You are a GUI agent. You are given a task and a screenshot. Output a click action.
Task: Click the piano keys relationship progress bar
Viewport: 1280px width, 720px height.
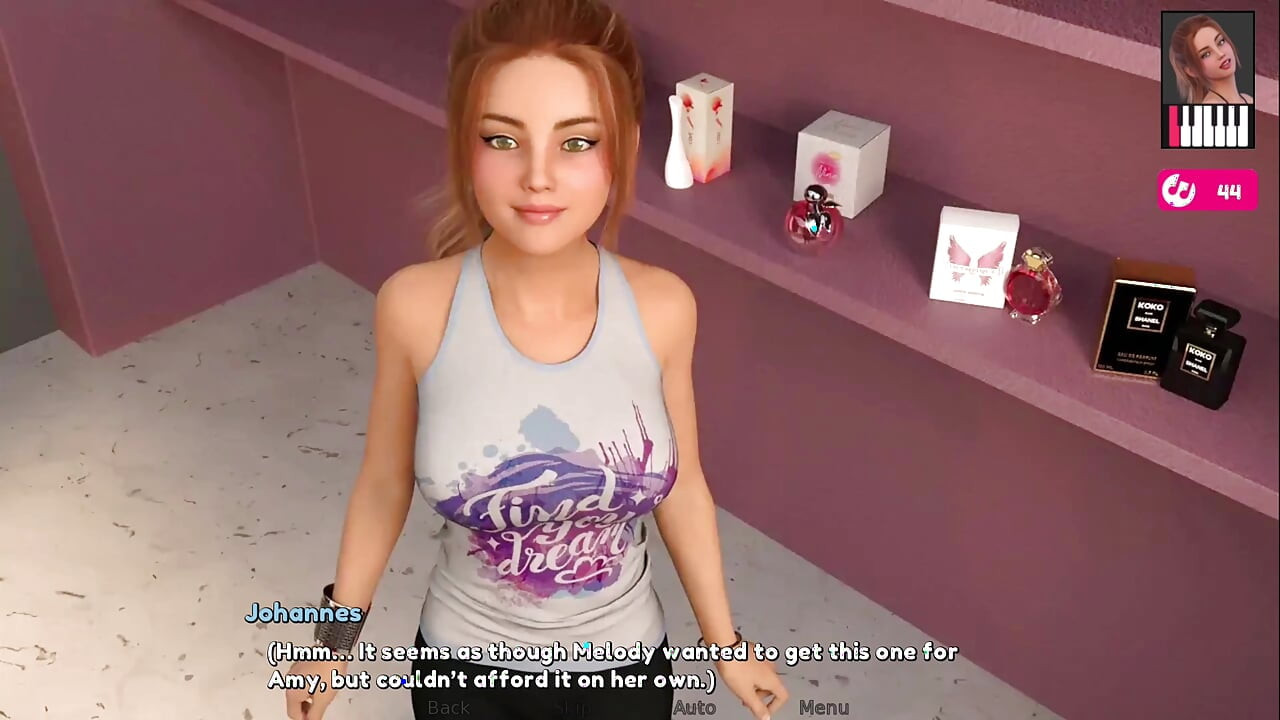click(1207, 126)
